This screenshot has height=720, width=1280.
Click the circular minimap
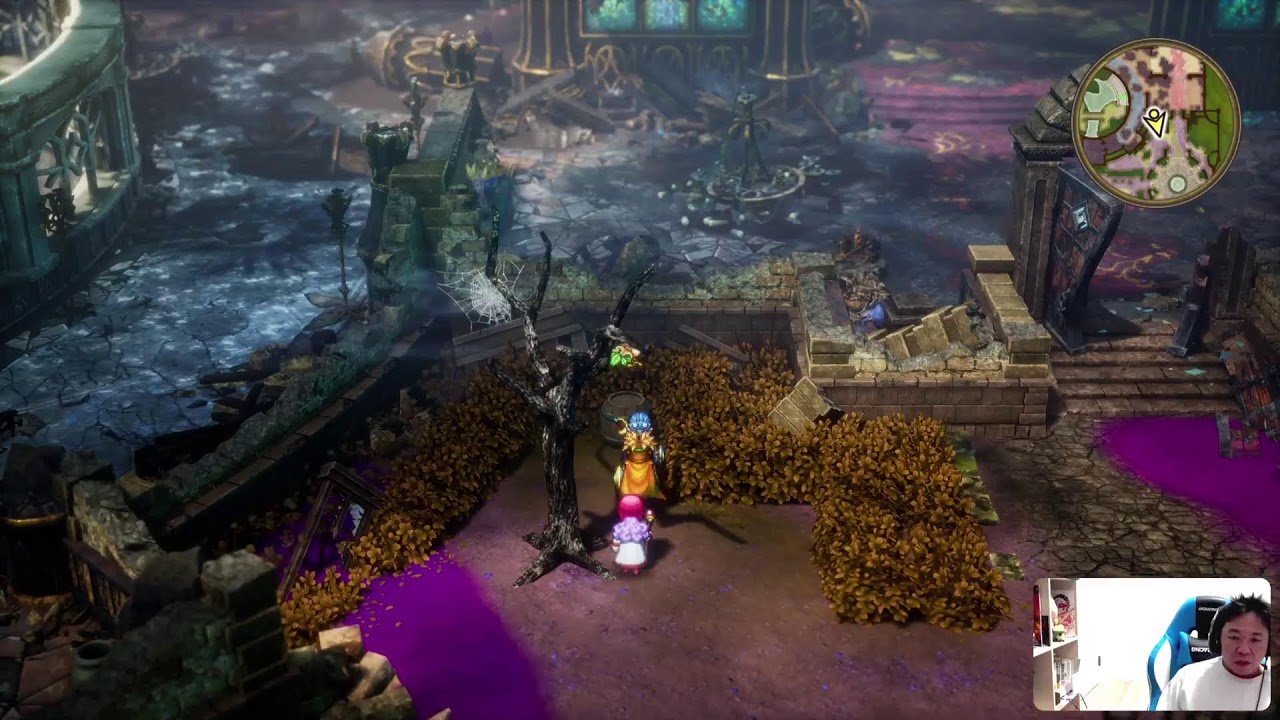(1156, 123)
